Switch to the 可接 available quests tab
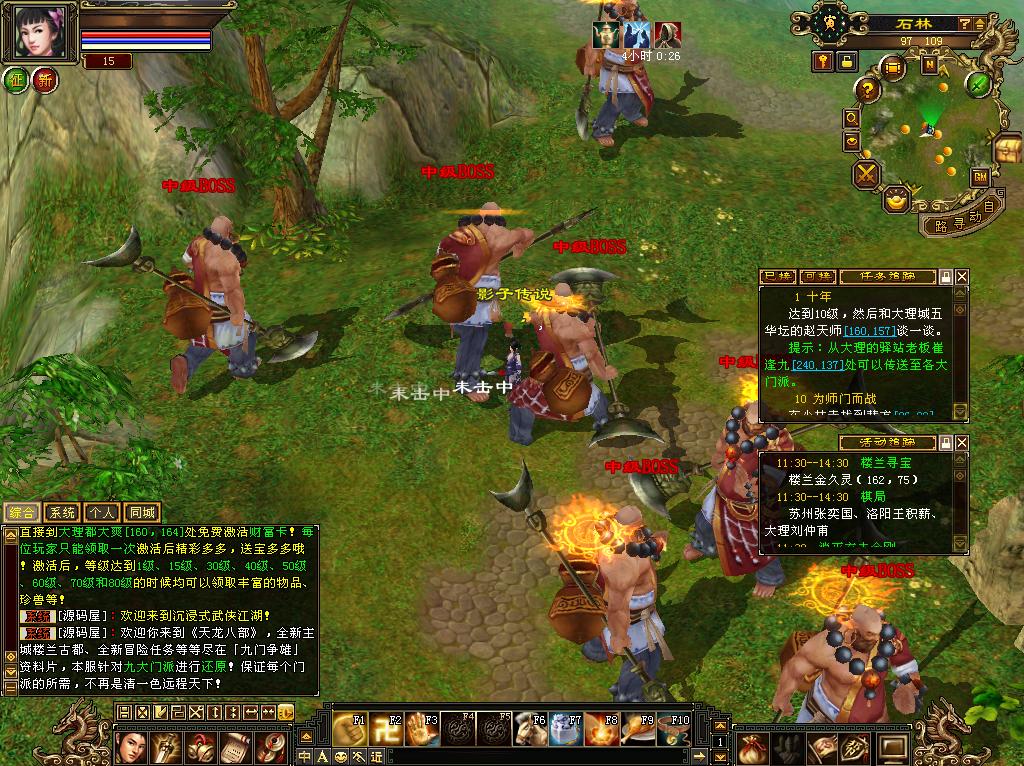This screenshot has width=1024, height=766. (818, 276)
